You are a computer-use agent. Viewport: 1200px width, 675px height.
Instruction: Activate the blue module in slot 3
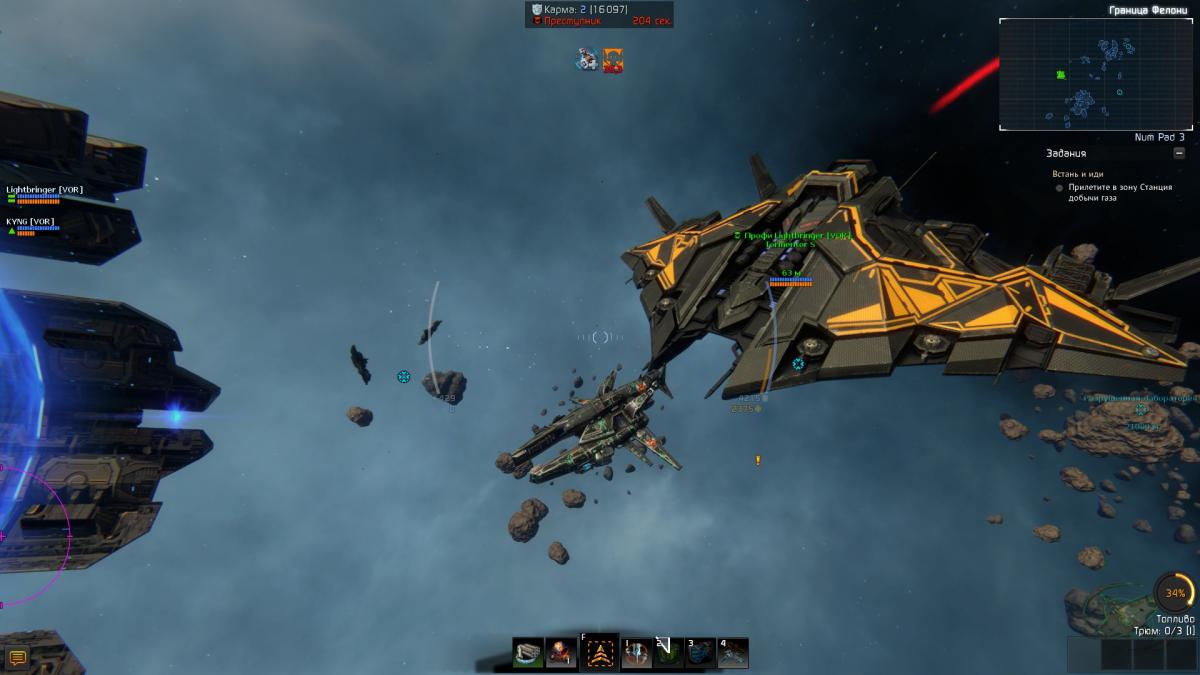[x=700, y=654]
